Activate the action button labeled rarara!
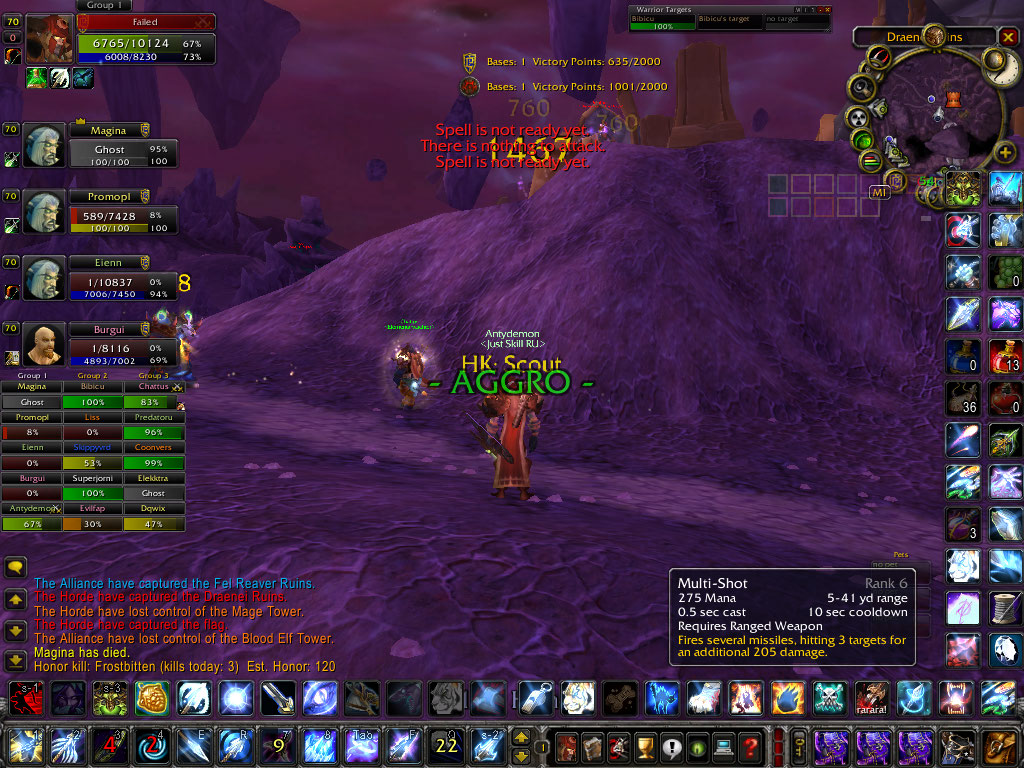Image resolution: width=1024 pixels, height=768 pixels. pyautogui.click(x=872, y=696)
